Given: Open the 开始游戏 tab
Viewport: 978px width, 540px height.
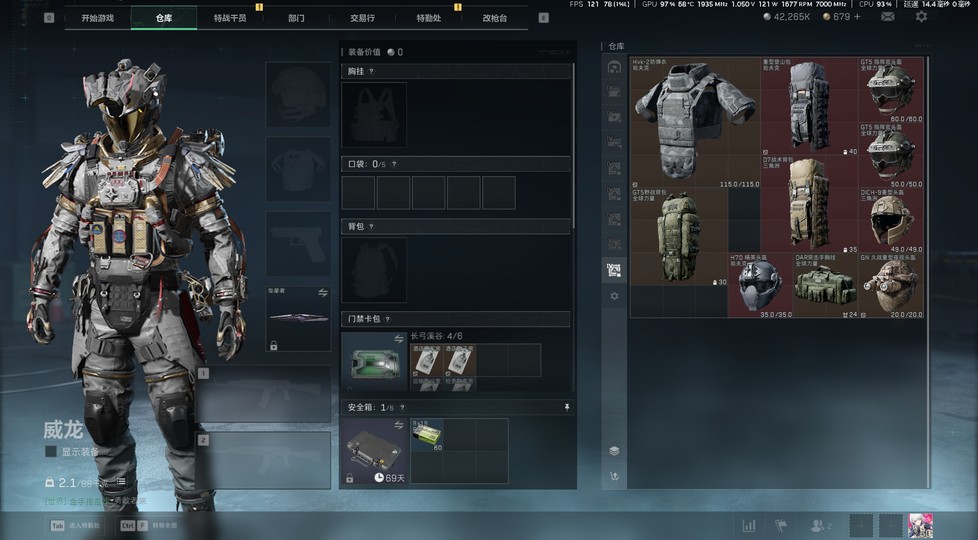Looking at the screenshot, I should click(x=97, y=18).
